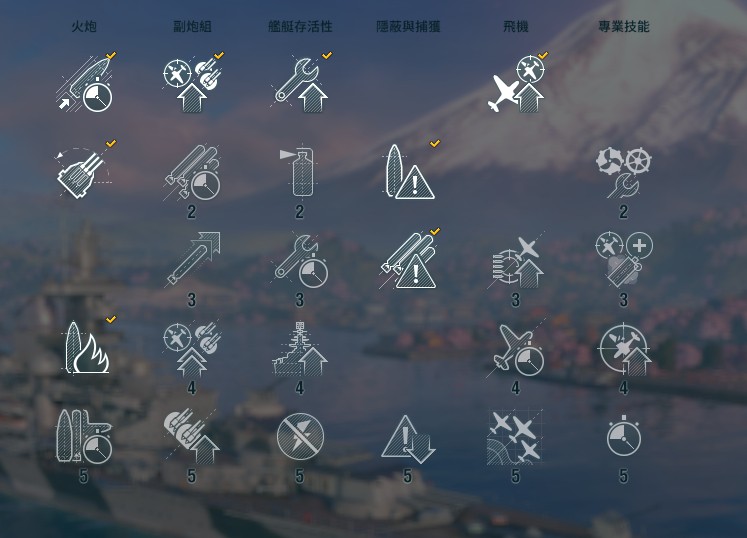The image size is (747, 538).
Task: Select the plane and plus sign tier 3 skill
Action: pos(623,259)
